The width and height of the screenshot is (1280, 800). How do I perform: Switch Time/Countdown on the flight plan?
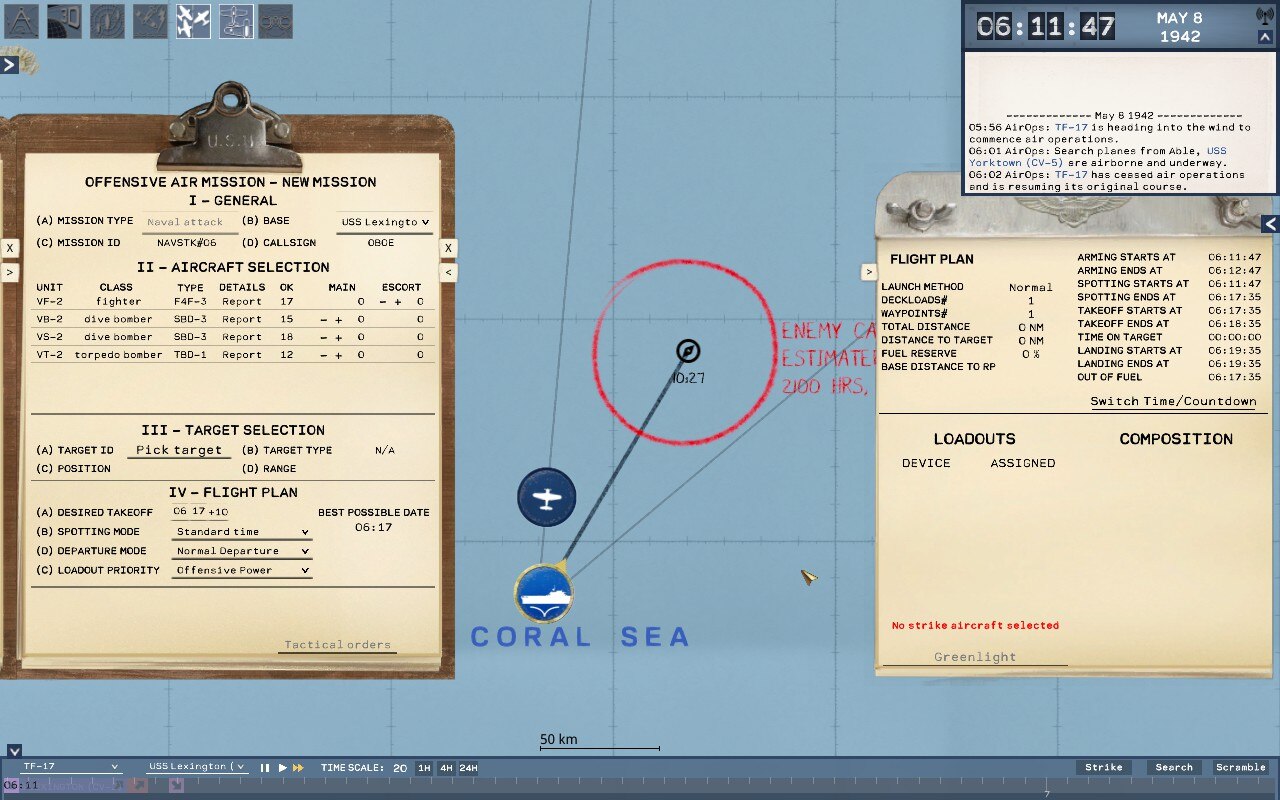pos(1173,401)
